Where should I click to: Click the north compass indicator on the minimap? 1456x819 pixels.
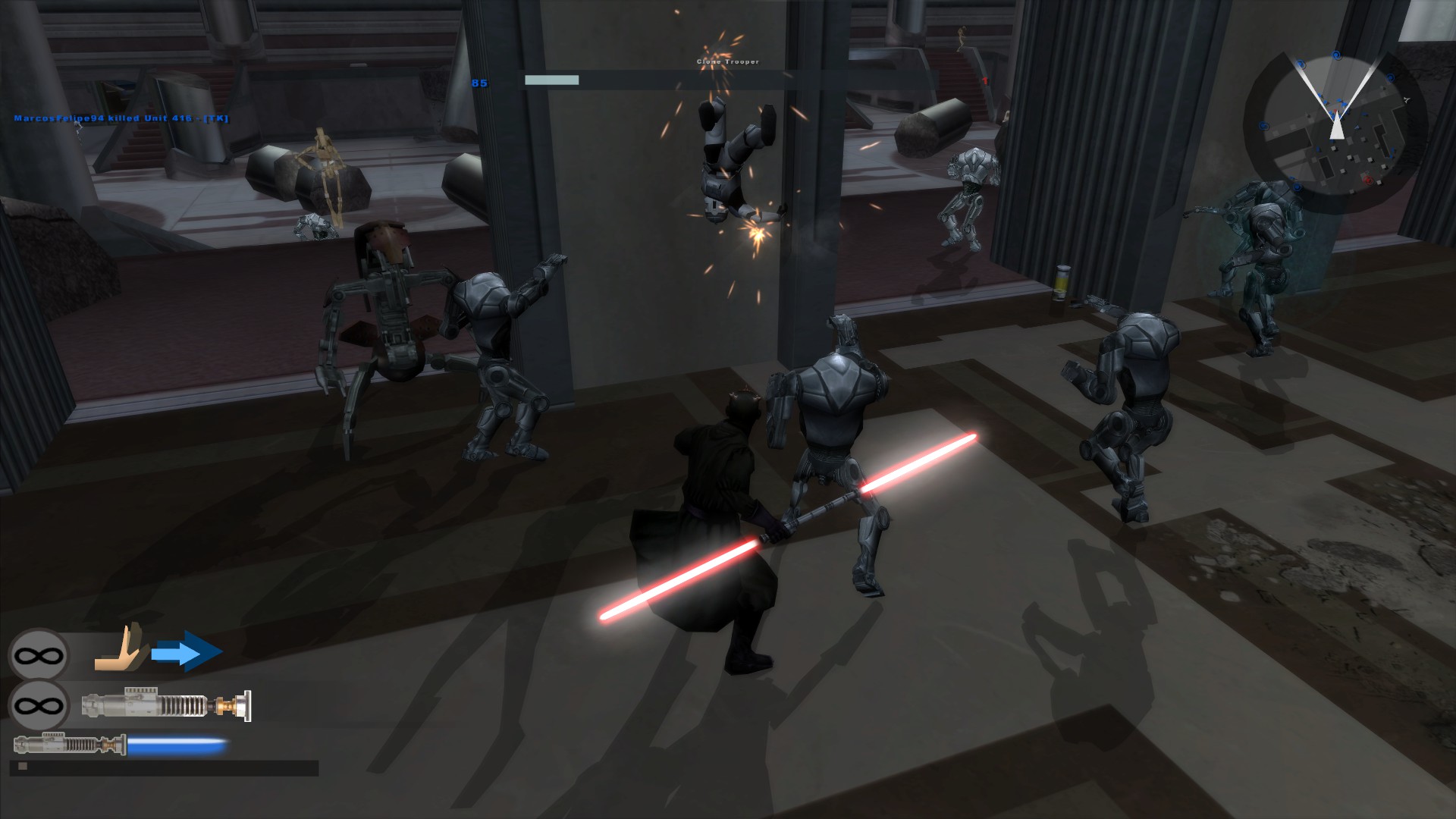(x=1407, y=99)
